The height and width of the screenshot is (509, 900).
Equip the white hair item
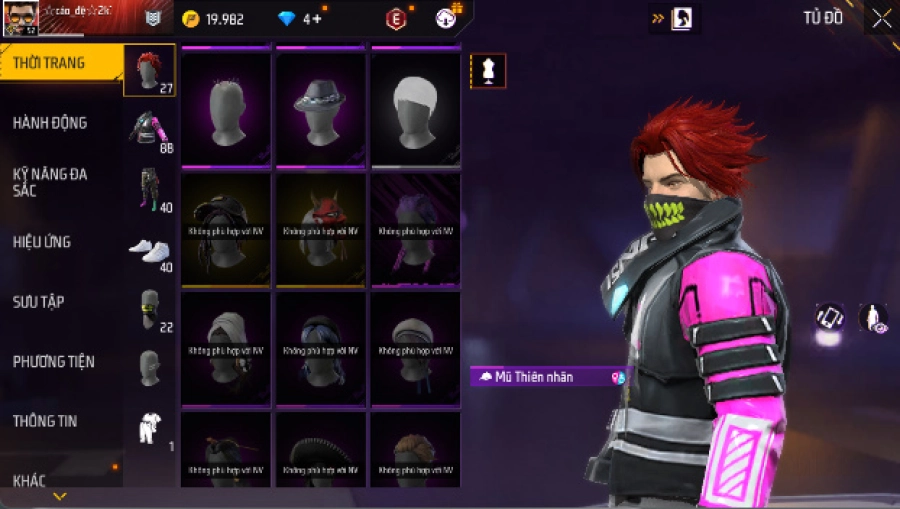(415, 107)
